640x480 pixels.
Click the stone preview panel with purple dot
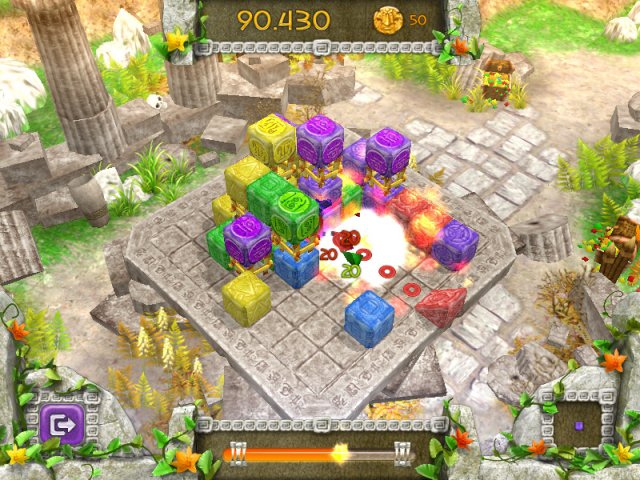pos(579,425)
